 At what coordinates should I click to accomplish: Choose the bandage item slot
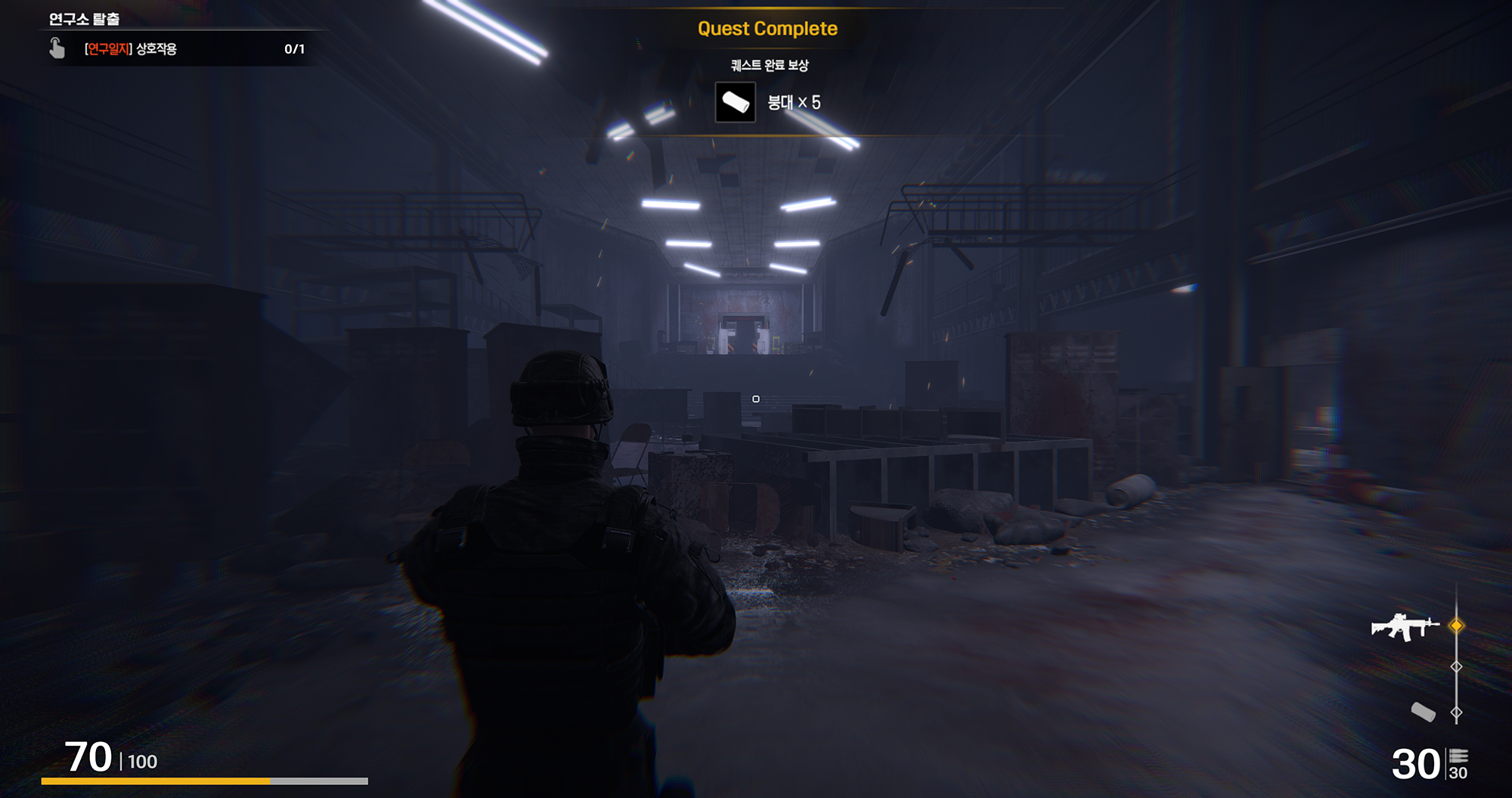(x=1423, y=712)
